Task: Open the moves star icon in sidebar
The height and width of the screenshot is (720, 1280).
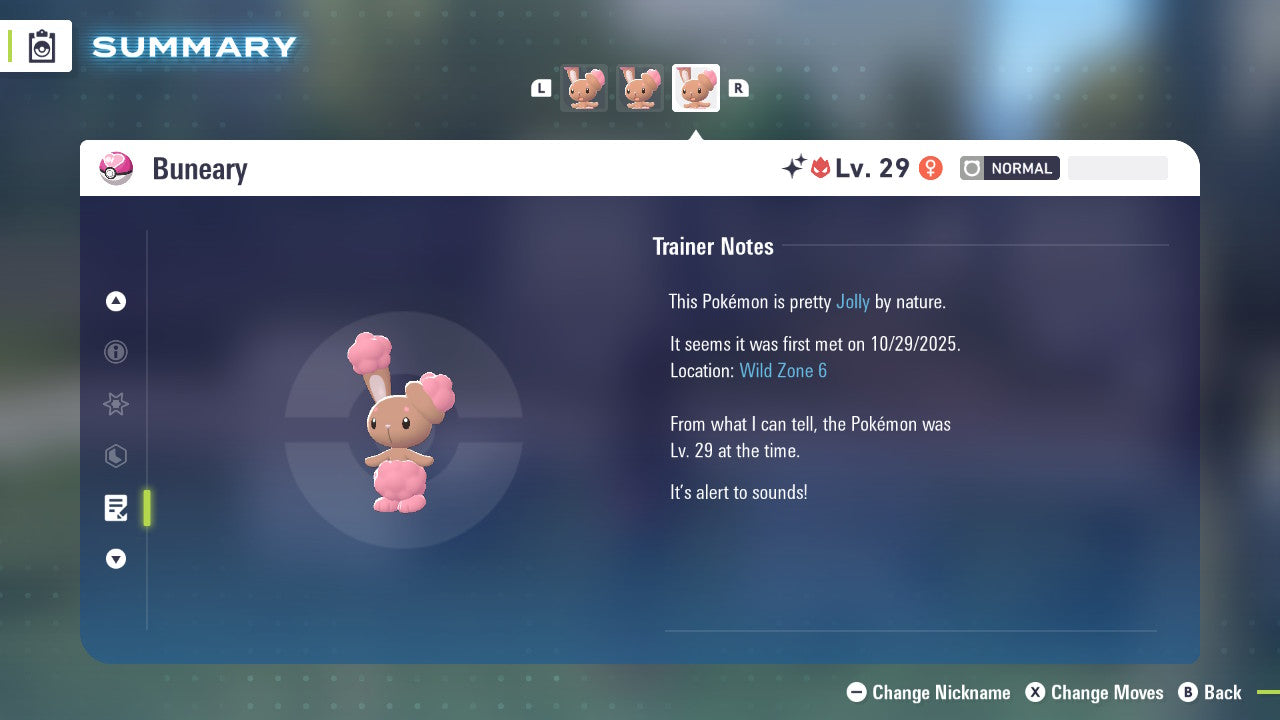Action: (x=115, y=404)
